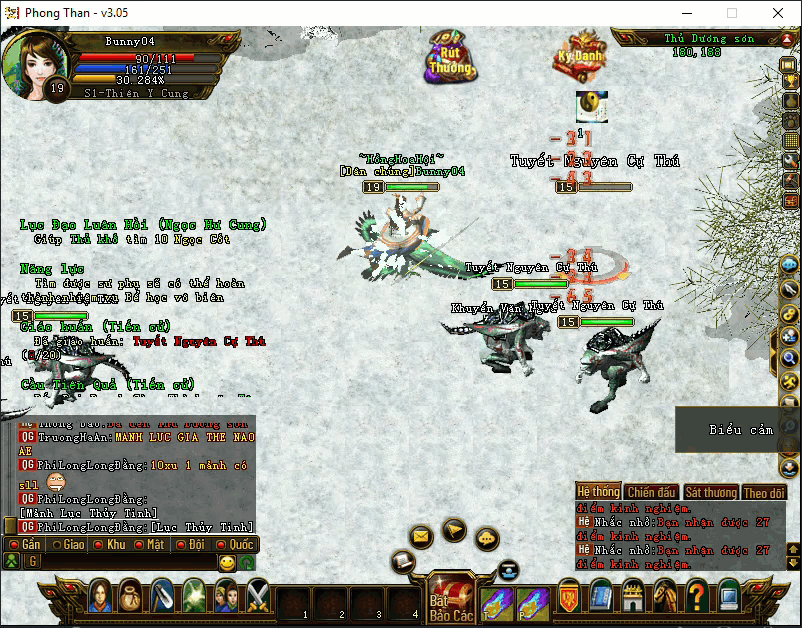802x628 pixels.
Task: Open the yellow question mark help
Action: pos(697,597)
